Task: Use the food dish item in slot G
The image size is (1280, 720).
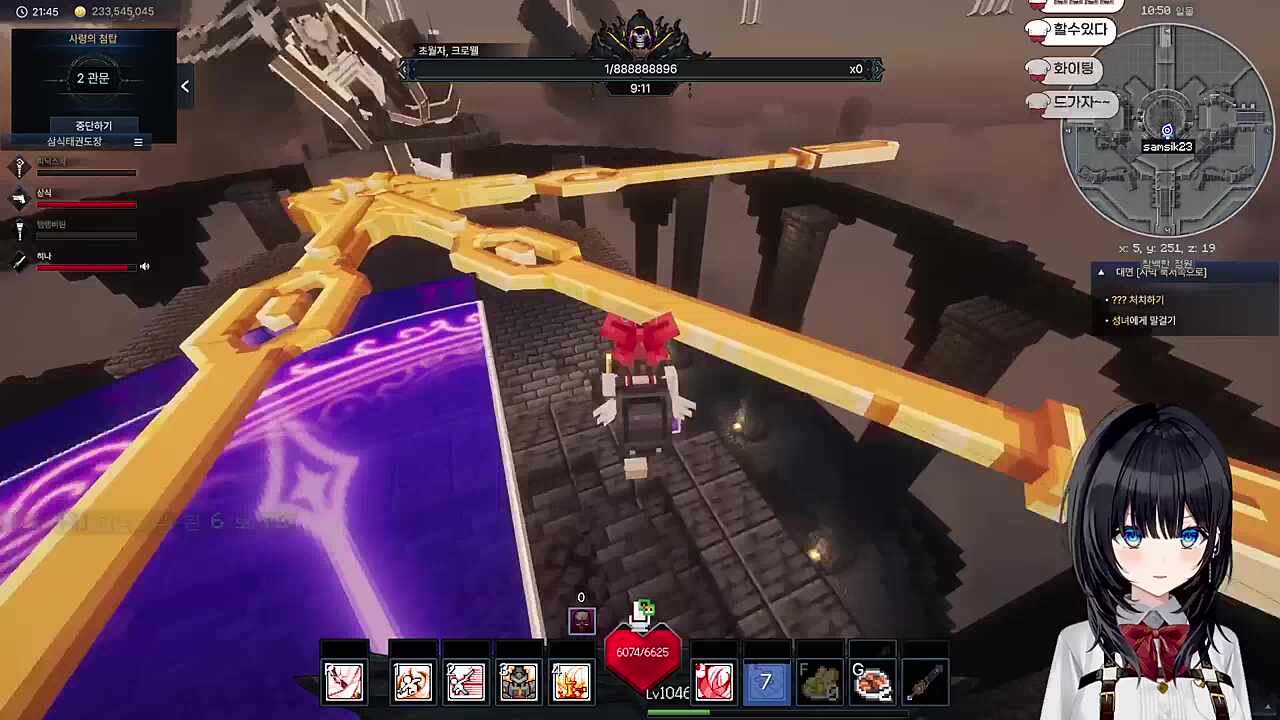Action: [x=872, y=682]
